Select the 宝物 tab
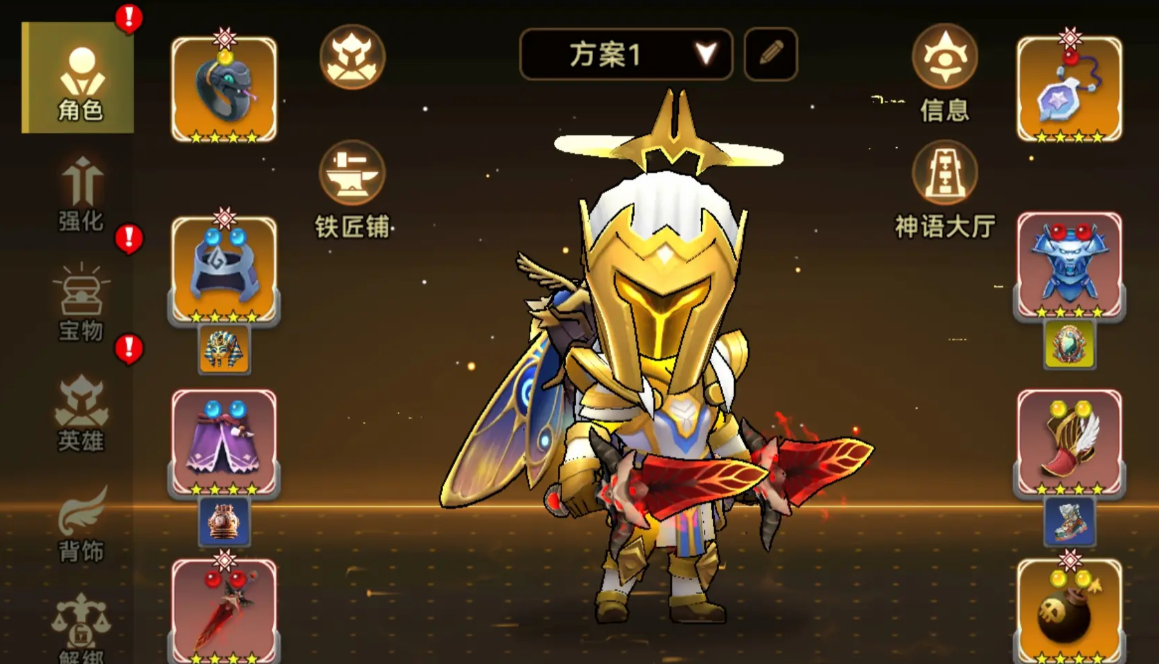Viewport: 1159px width, 664px height. [81, 303]
